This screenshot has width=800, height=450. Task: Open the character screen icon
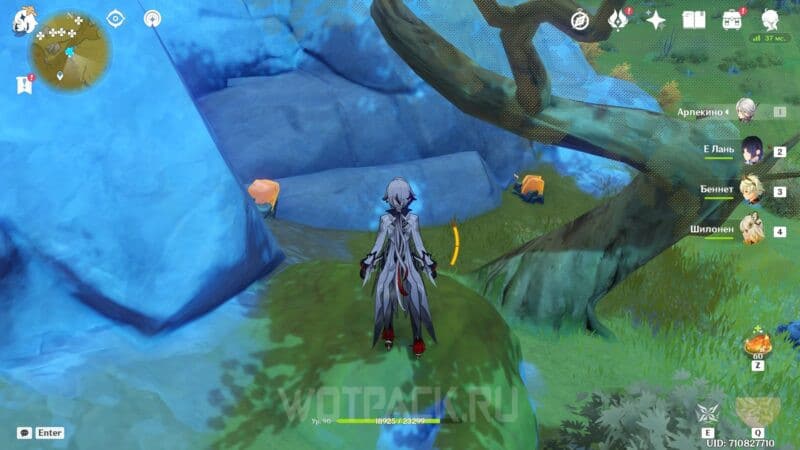[x=769, y=19]
